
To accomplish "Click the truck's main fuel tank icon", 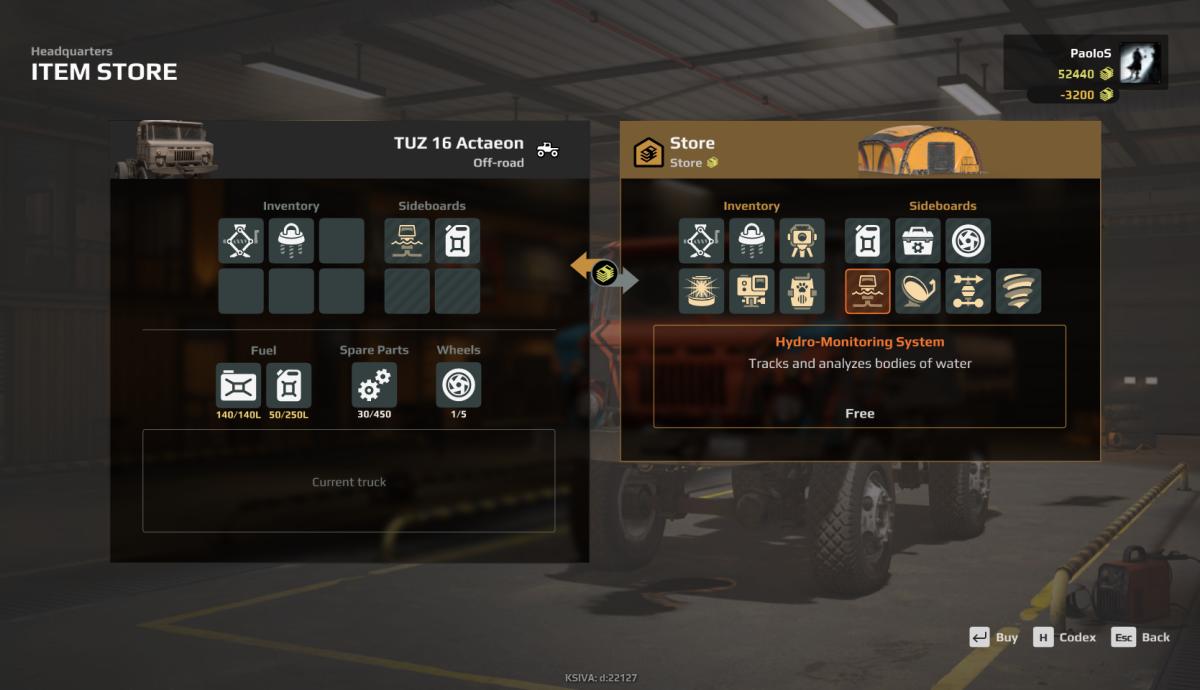I will [x=238, y=385].
